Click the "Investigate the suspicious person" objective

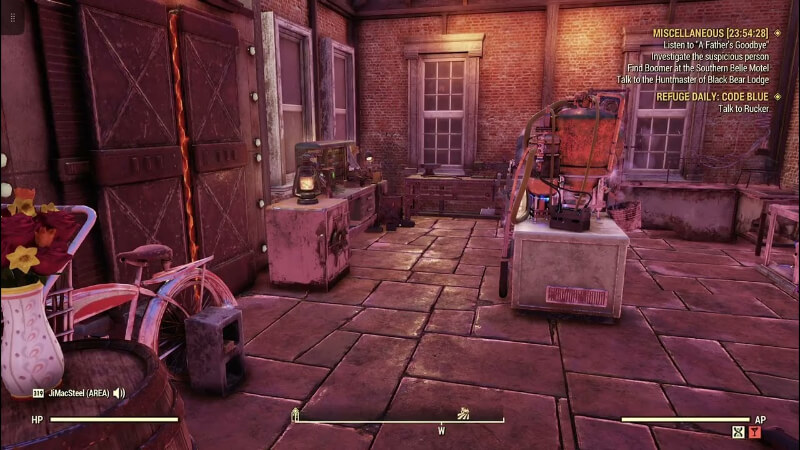coord(713,55)
